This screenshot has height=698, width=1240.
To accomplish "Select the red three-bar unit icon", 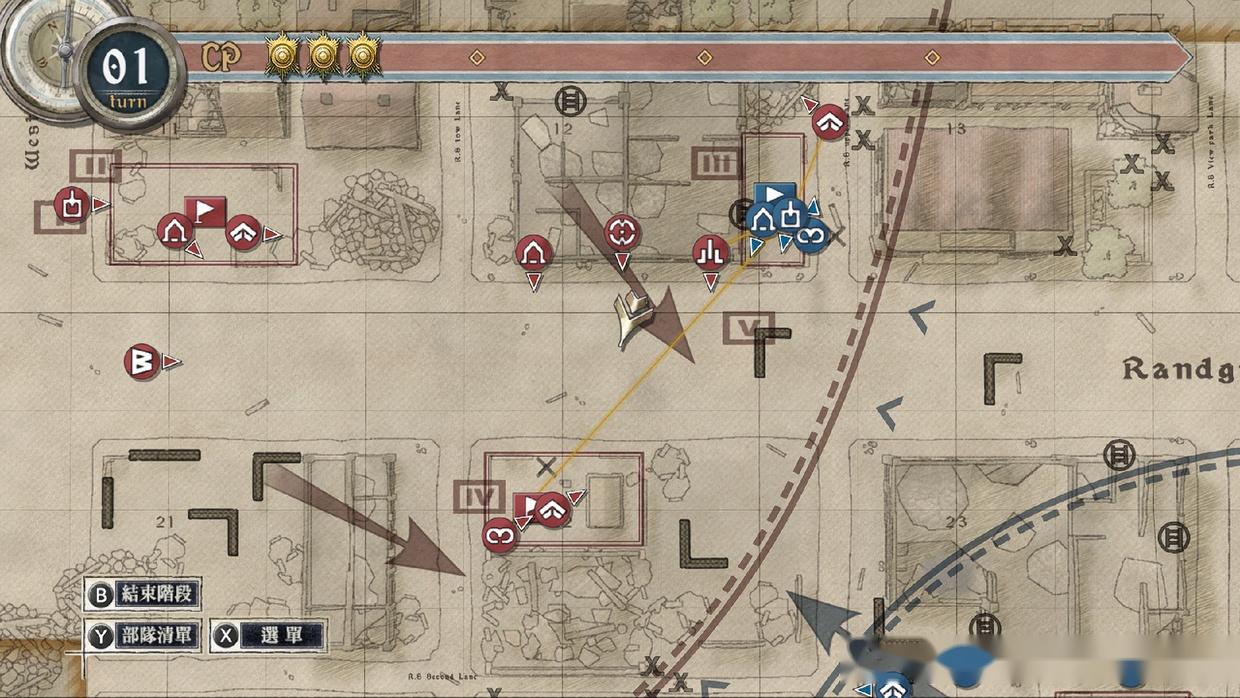I will [x=710, y=253].
